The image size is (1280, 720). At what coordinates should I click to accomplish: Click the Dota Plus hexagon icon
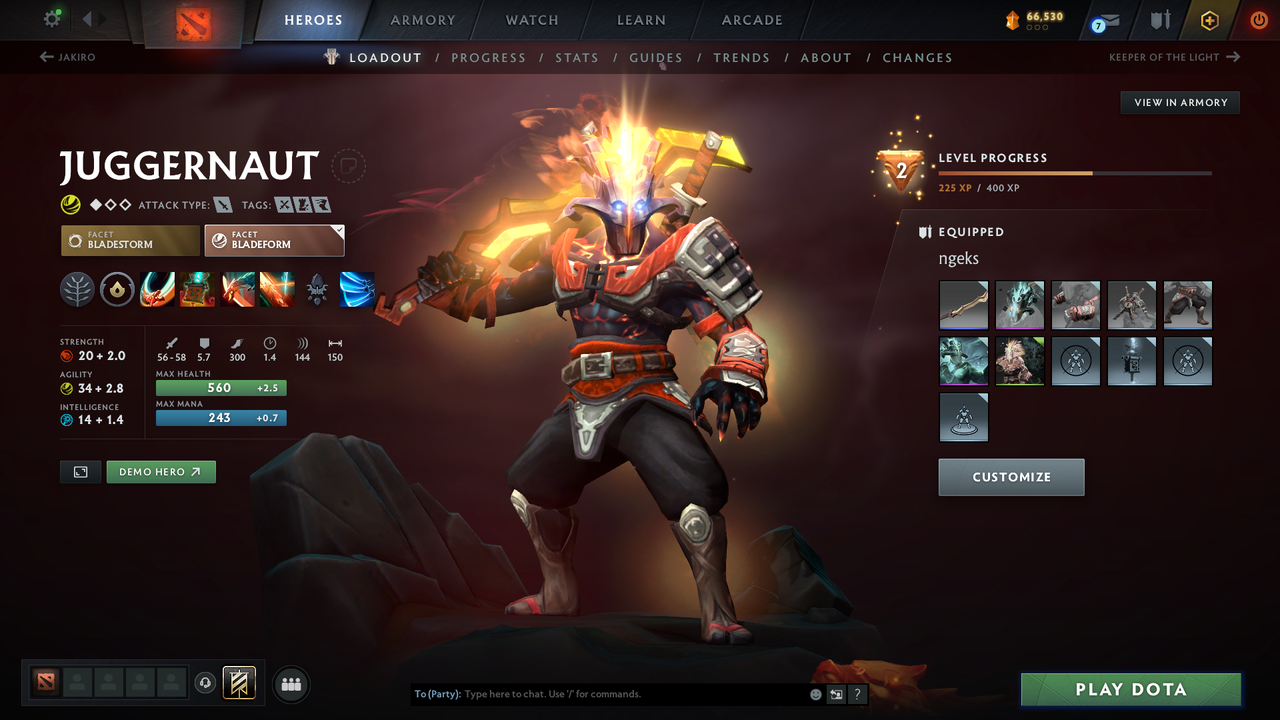pos(1209,20)
